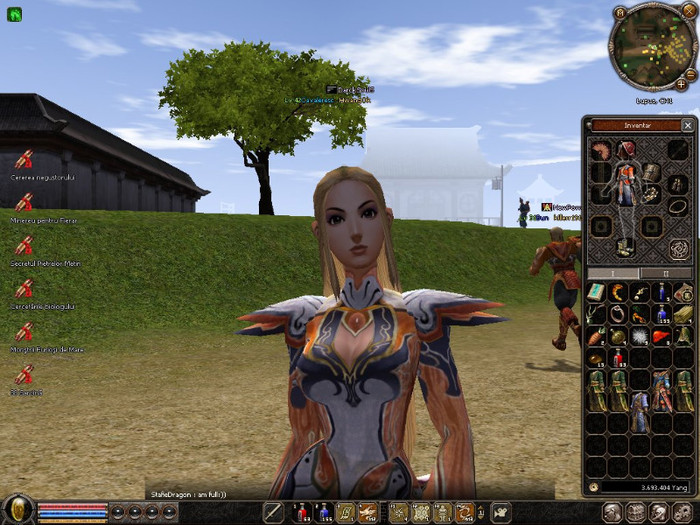Open the 'Minereu pentru Fierar' quest scroll
The width and height of the screenshot is (700, 525).
pyautogui.click(x=24, y=202)
